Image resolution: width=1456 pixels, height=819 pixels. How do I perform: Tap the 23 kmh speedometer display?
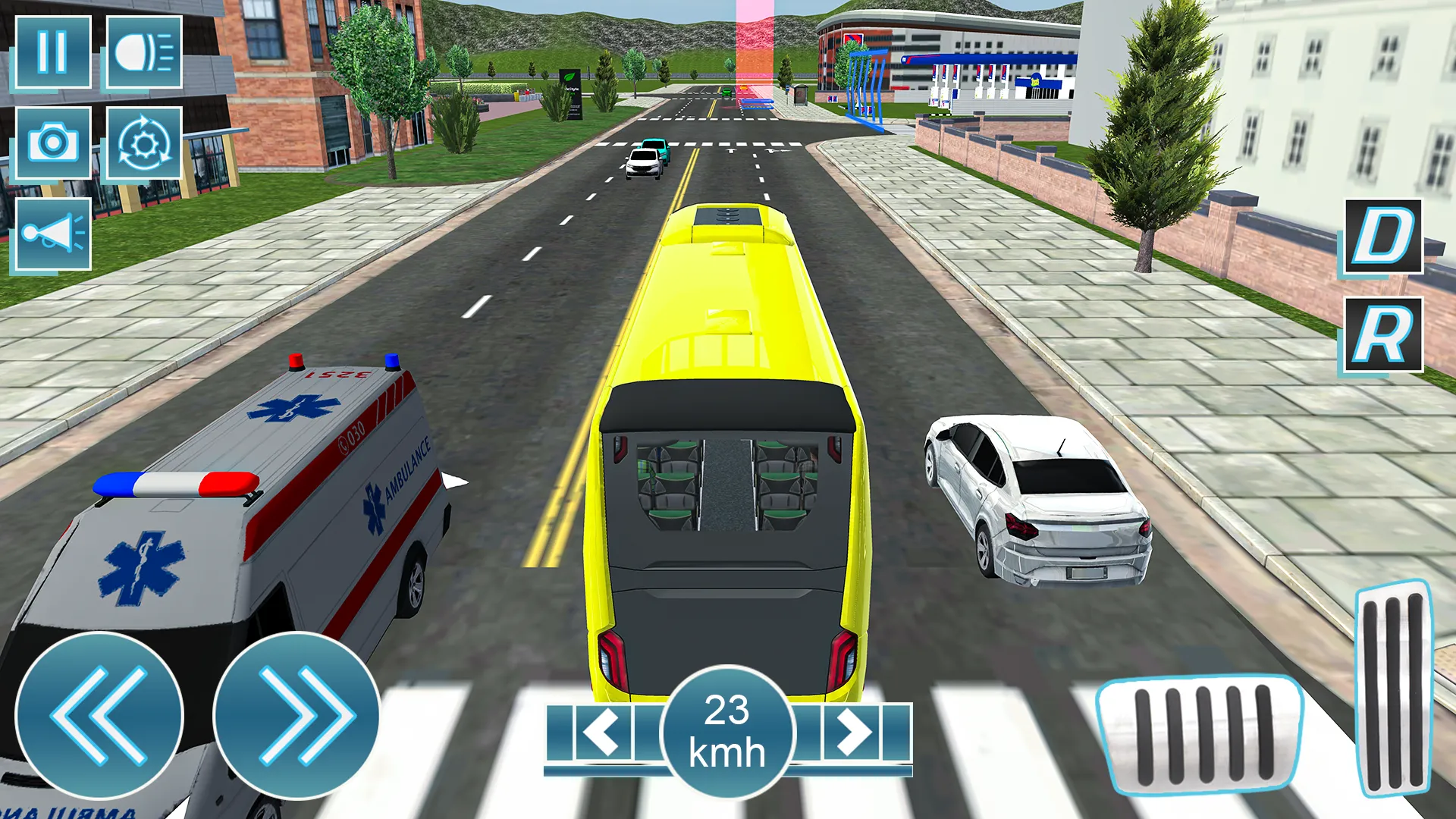730,732
